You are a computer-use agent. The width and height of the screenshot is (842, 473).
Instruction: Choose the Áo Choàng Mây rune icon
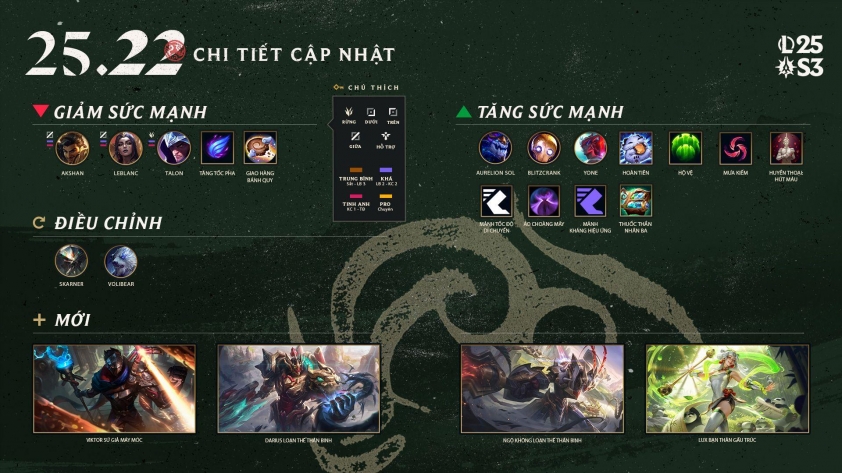544,201
